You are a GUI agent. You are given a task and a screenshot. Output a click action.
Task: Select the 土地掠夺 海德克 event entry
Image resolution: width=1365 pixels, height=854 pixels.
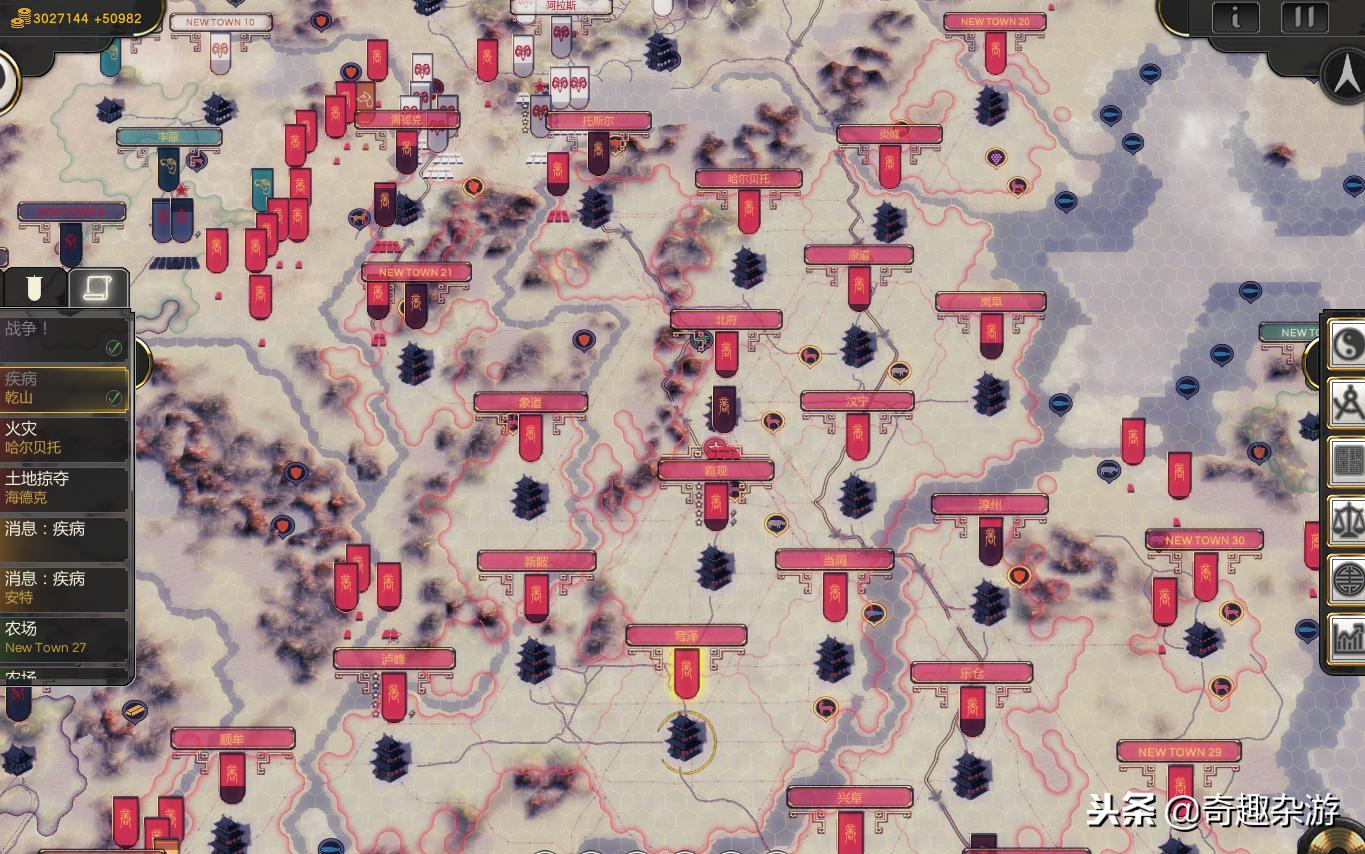coord(64,487)
